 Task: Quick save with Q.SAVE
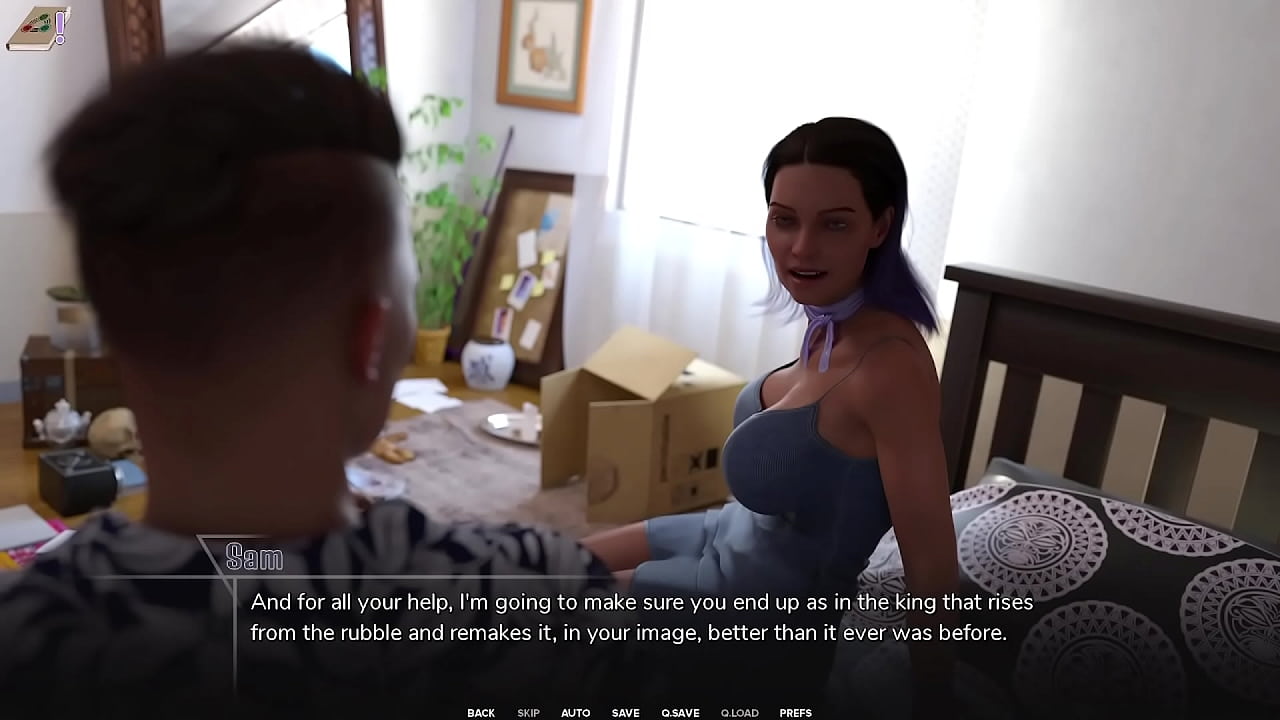[680, 713]
